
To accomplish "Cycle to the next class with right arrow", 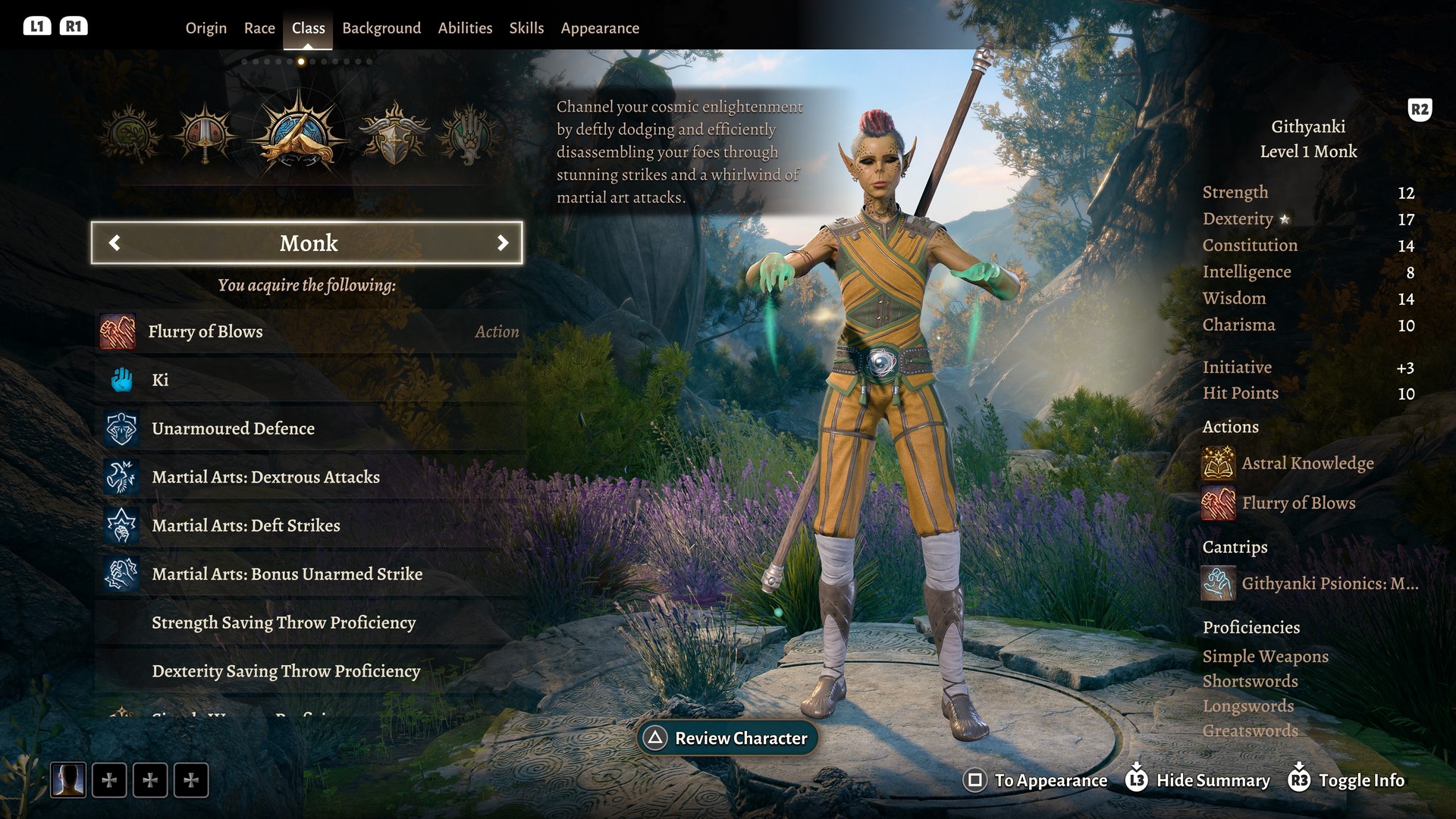I will tap(502, 243).
